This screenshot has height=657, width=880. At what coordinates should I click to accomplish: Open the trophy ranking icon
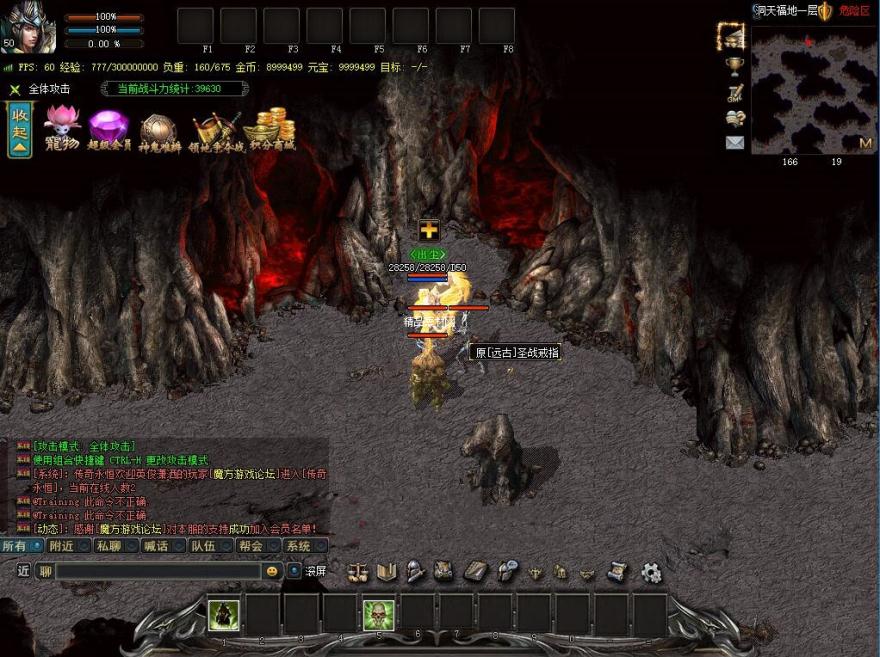pos(735,66)
